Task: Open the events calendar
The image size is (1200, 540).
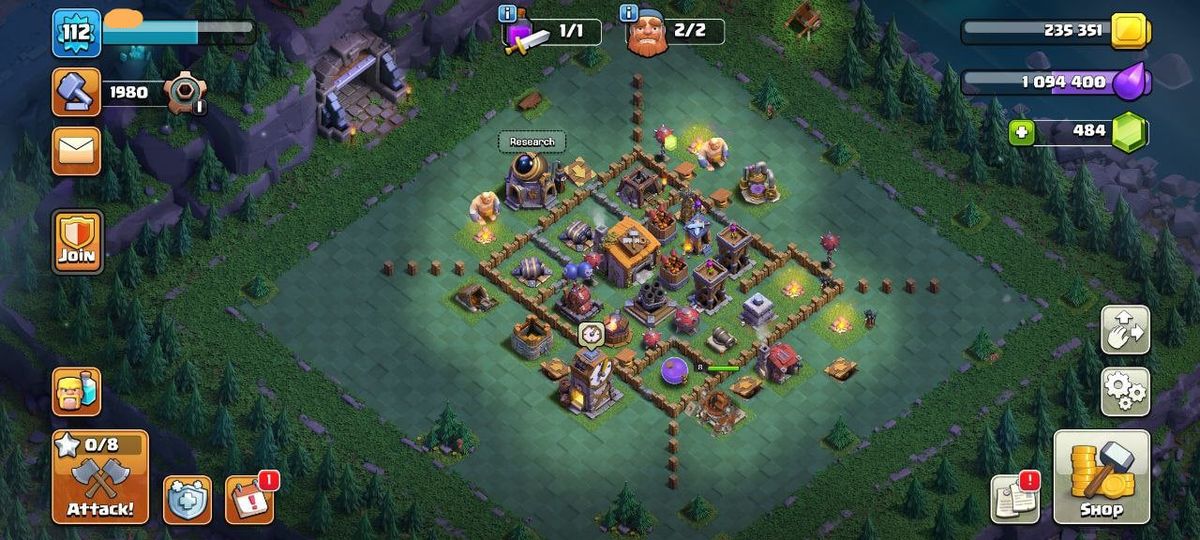Action: [249, 499]
